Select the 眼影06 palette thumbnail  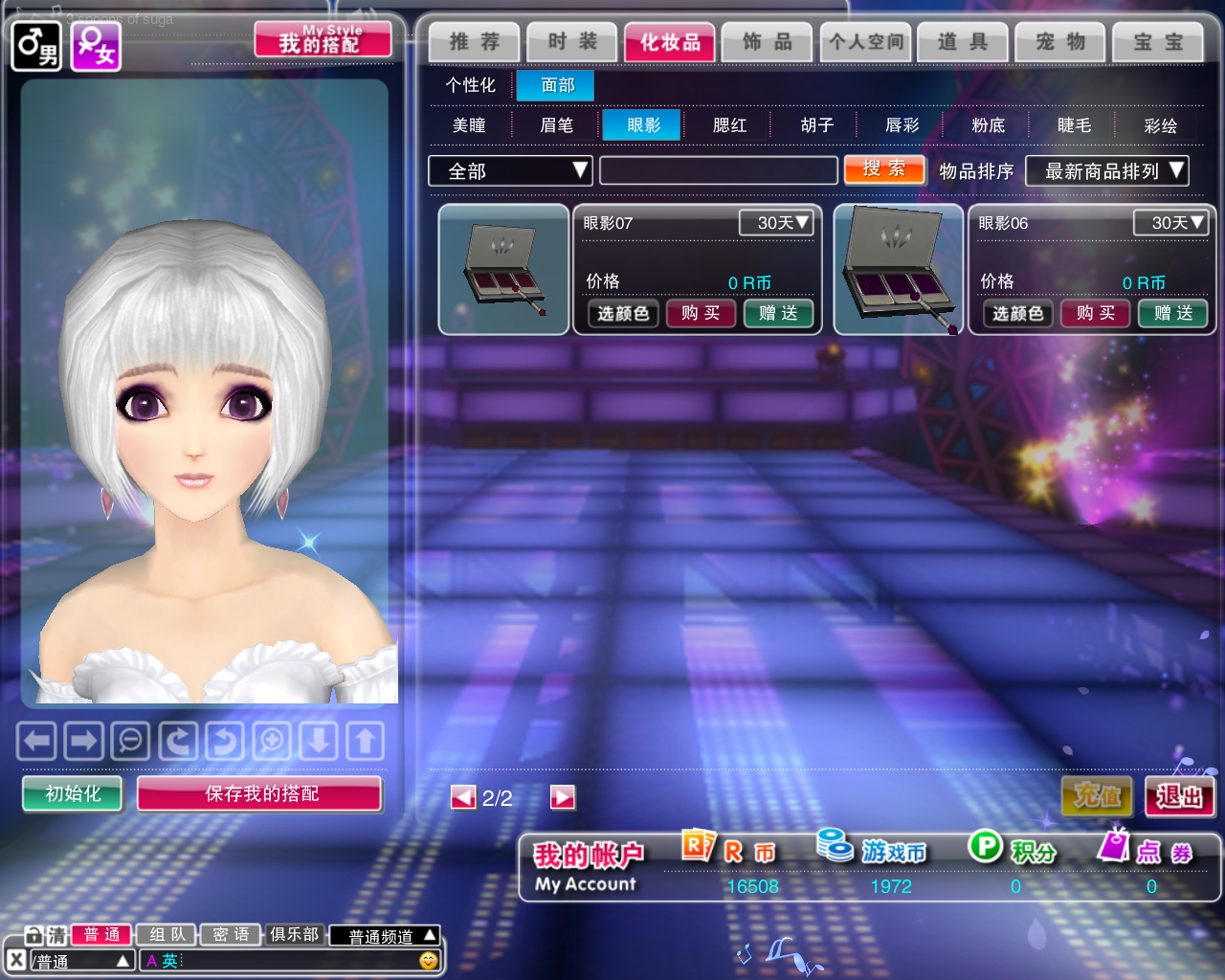[899, 270]
